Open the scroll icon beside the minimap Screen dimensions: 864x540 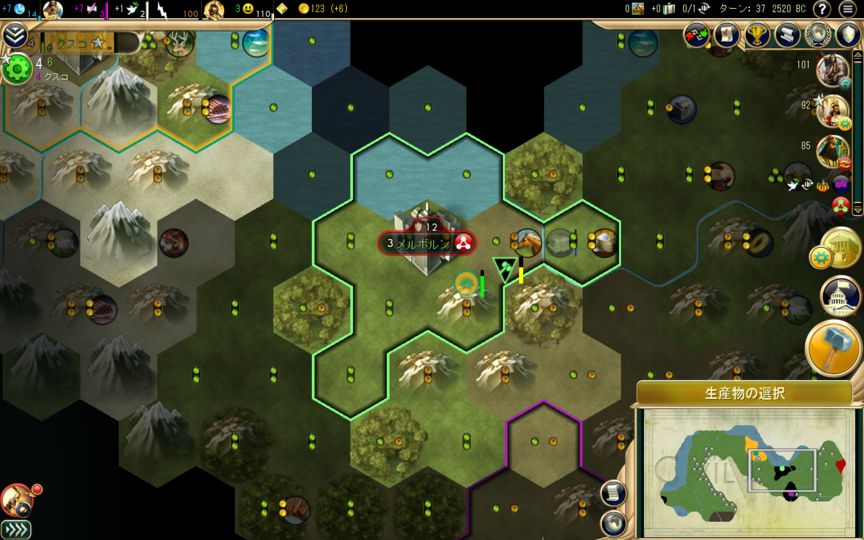pyautogui.click(x=614, y=492)
